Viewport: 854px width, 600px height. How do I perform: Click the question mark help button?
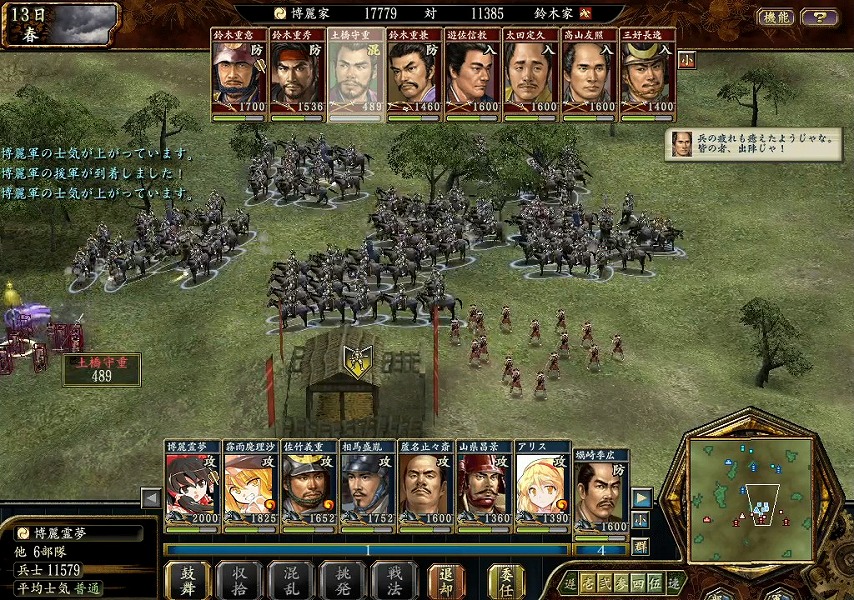pos(819,17)
